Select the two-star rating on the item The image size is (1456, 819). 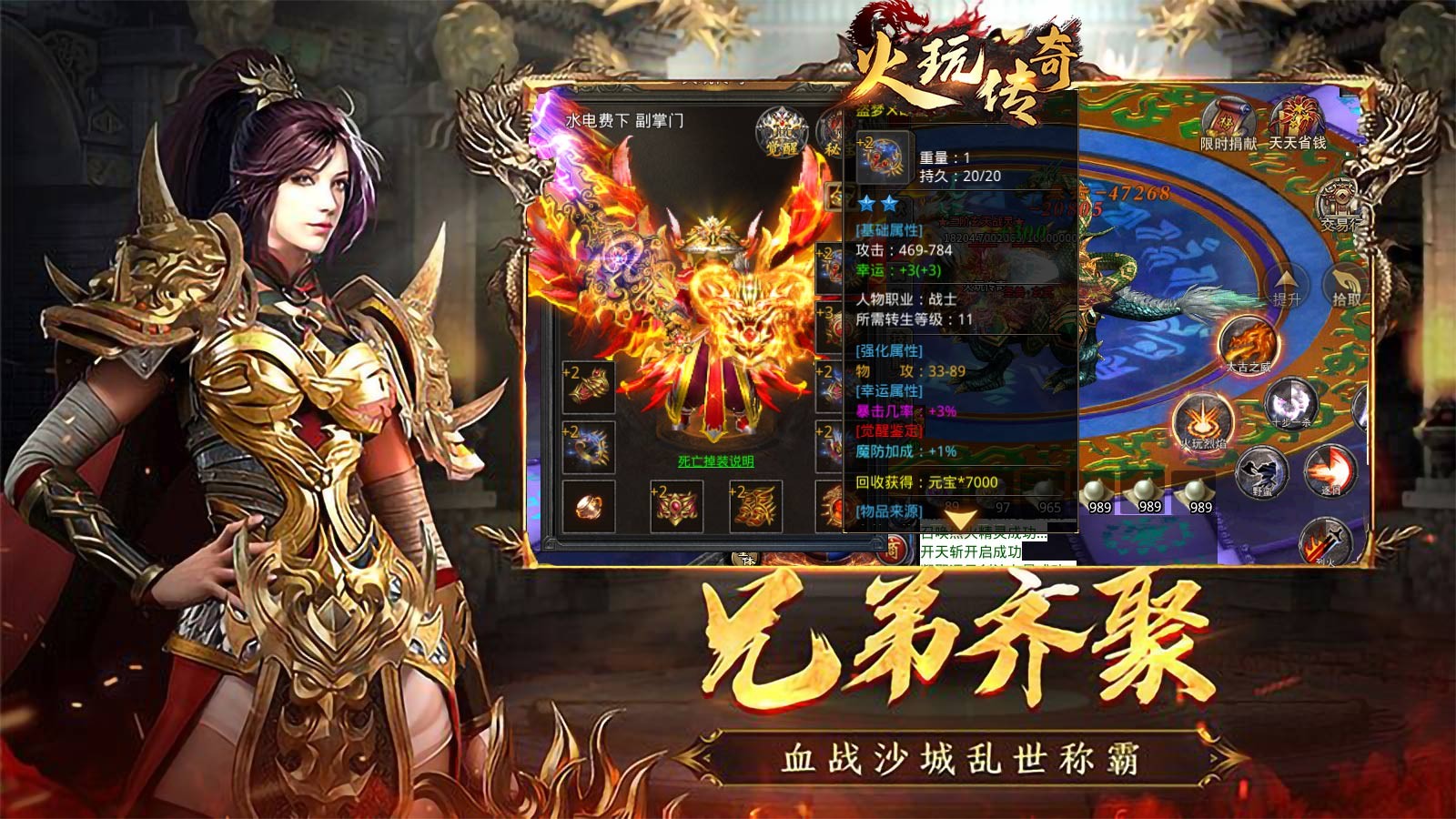coord(879,202)
